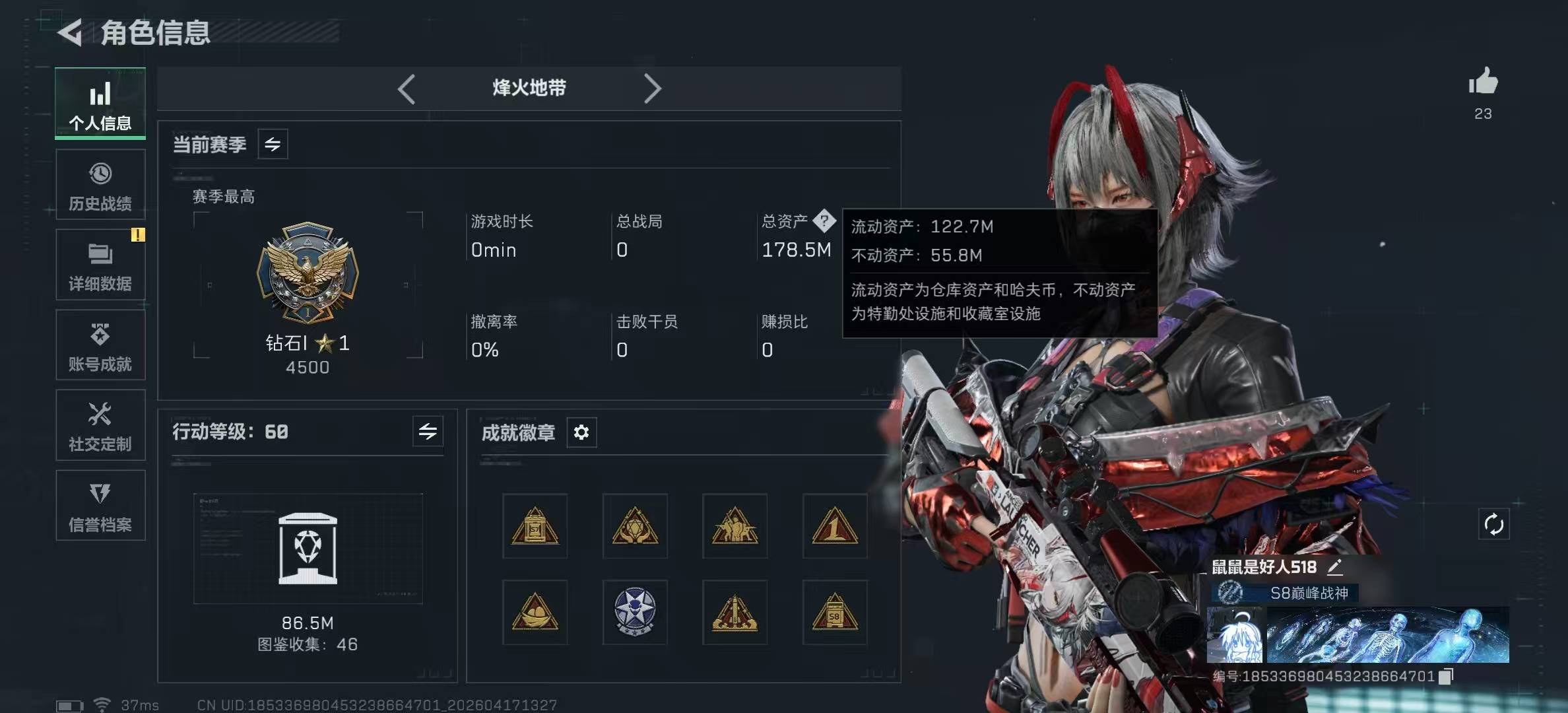This screenshot has height=713, width=1568.
Task: Click the rotate character refresh button
Action: (1493, 525)
